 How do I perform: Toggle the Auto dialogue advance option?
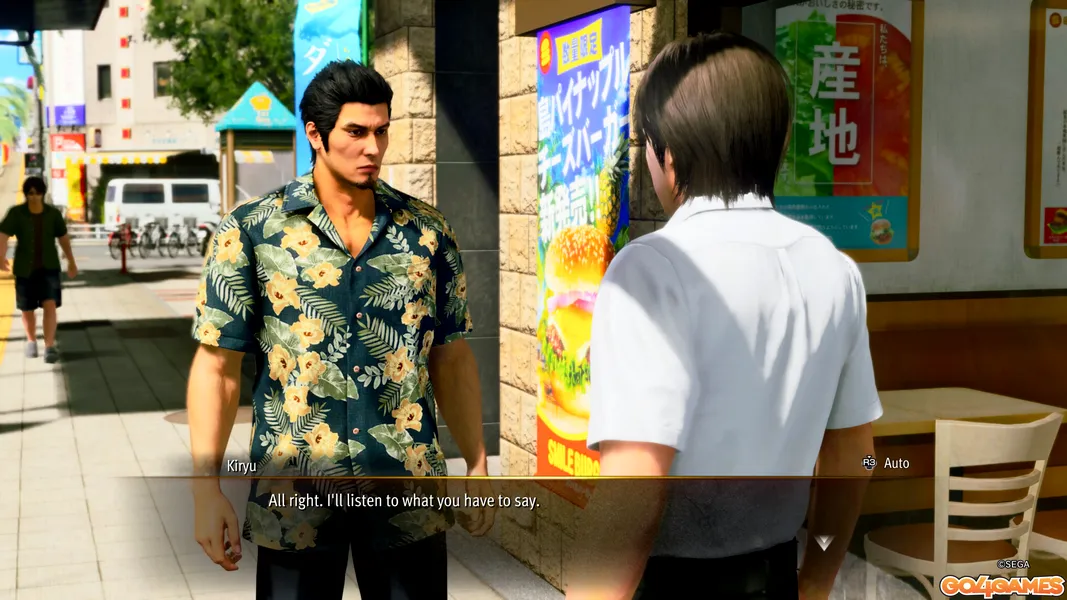coord(886,463)
